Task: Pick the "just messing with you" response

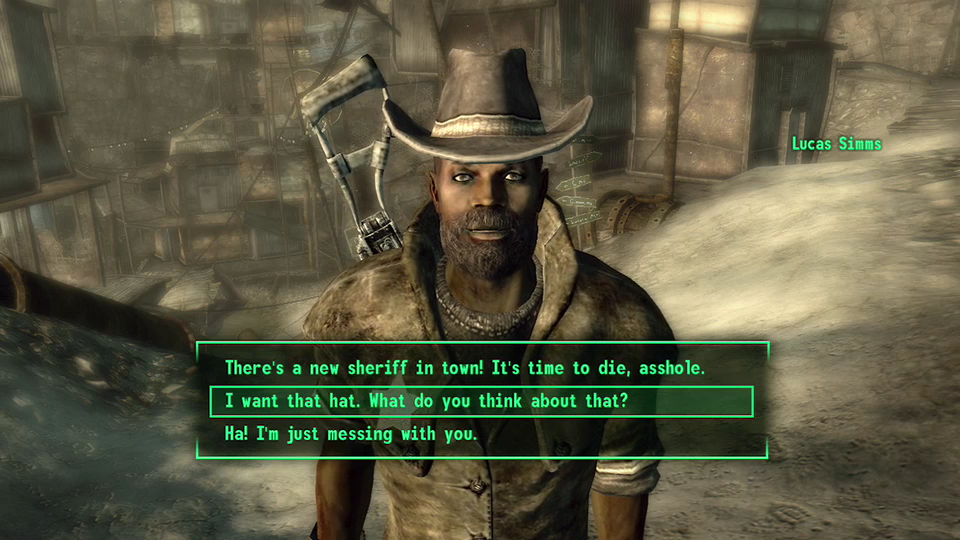Action: click(351, 434)
